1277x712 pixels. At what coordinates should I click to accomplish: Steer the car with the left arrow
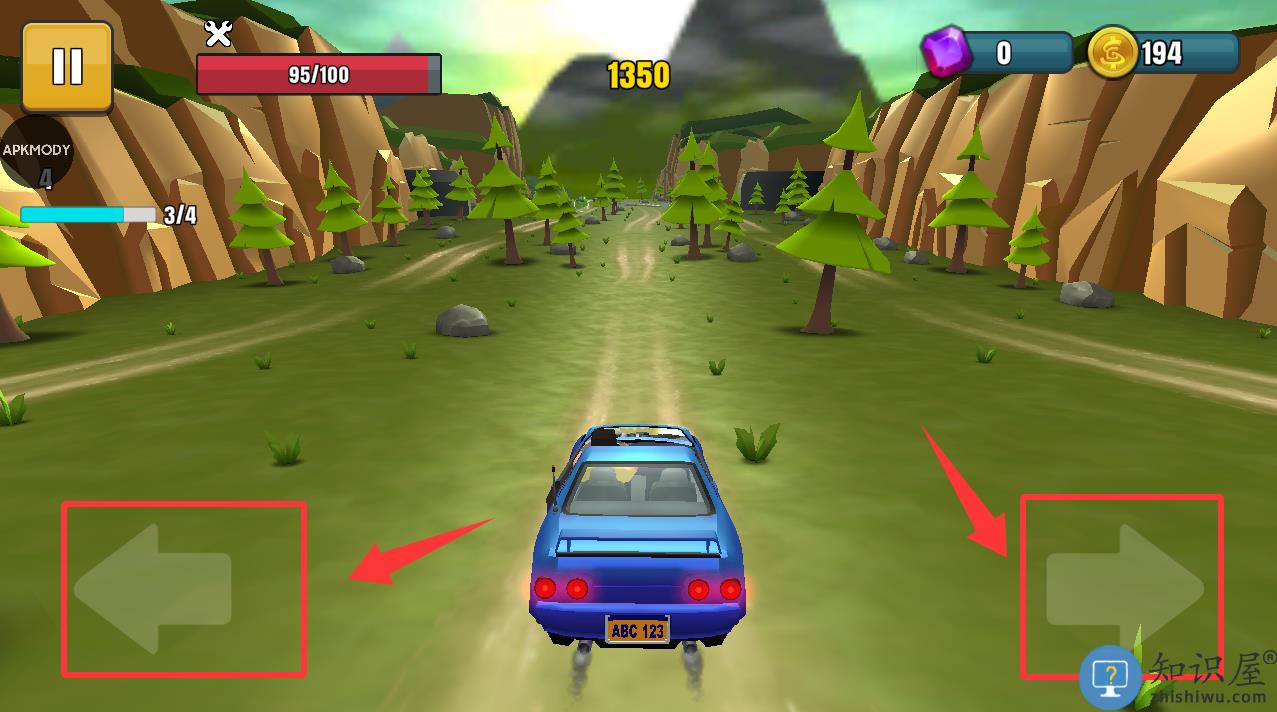(x=154, y=588)
